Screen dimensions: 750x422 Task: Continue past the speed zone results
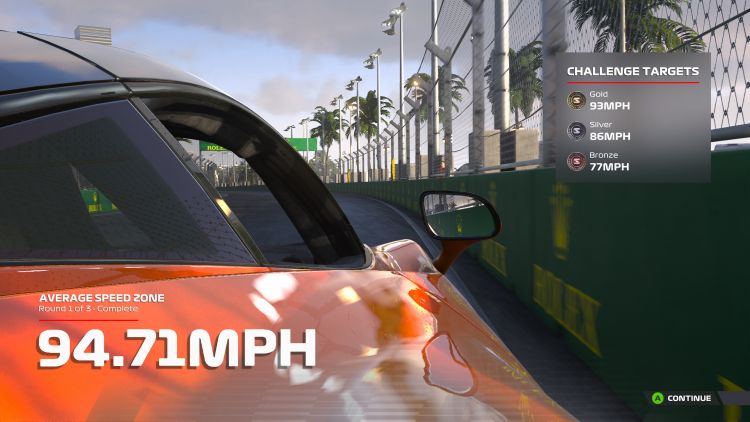pyautogui.click(x=682, y=398)
